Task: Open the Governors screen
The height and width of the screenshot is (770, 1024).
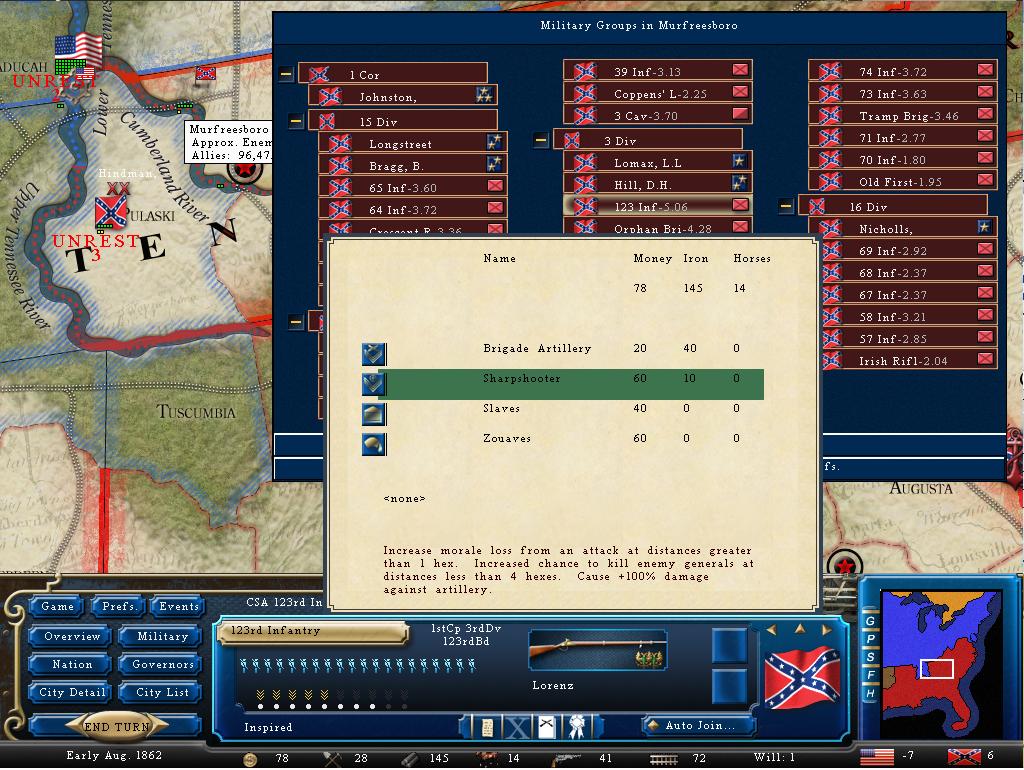Action: (162, 664)
